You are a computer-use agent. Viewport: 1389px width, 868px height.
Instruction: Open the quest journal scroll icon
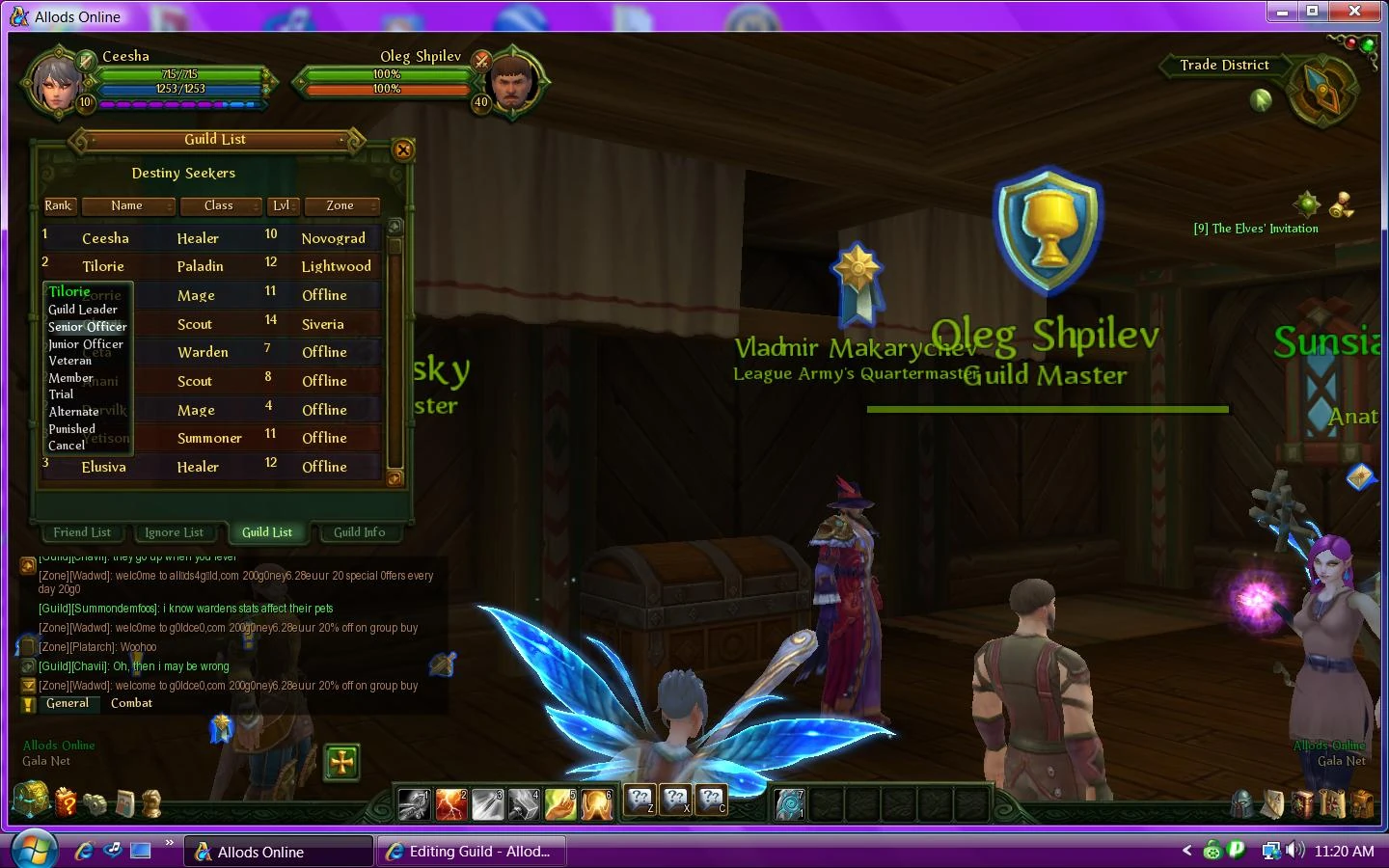pyautogui.click(x=1334, y=803)
